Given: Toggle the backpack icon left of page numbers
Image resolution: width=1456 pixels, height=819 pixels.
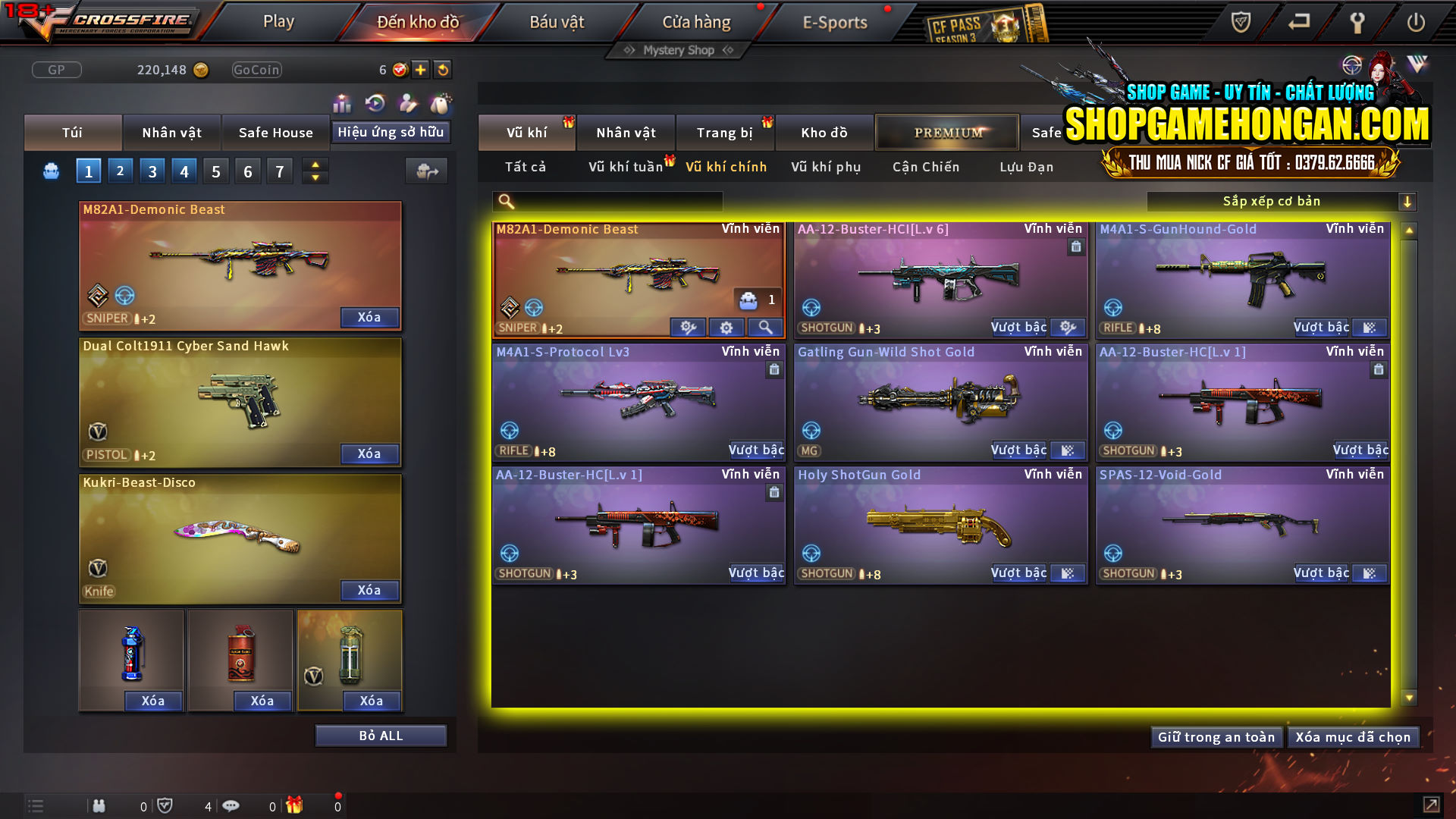Looking at the screenshot, I should [x=50, y=170].
